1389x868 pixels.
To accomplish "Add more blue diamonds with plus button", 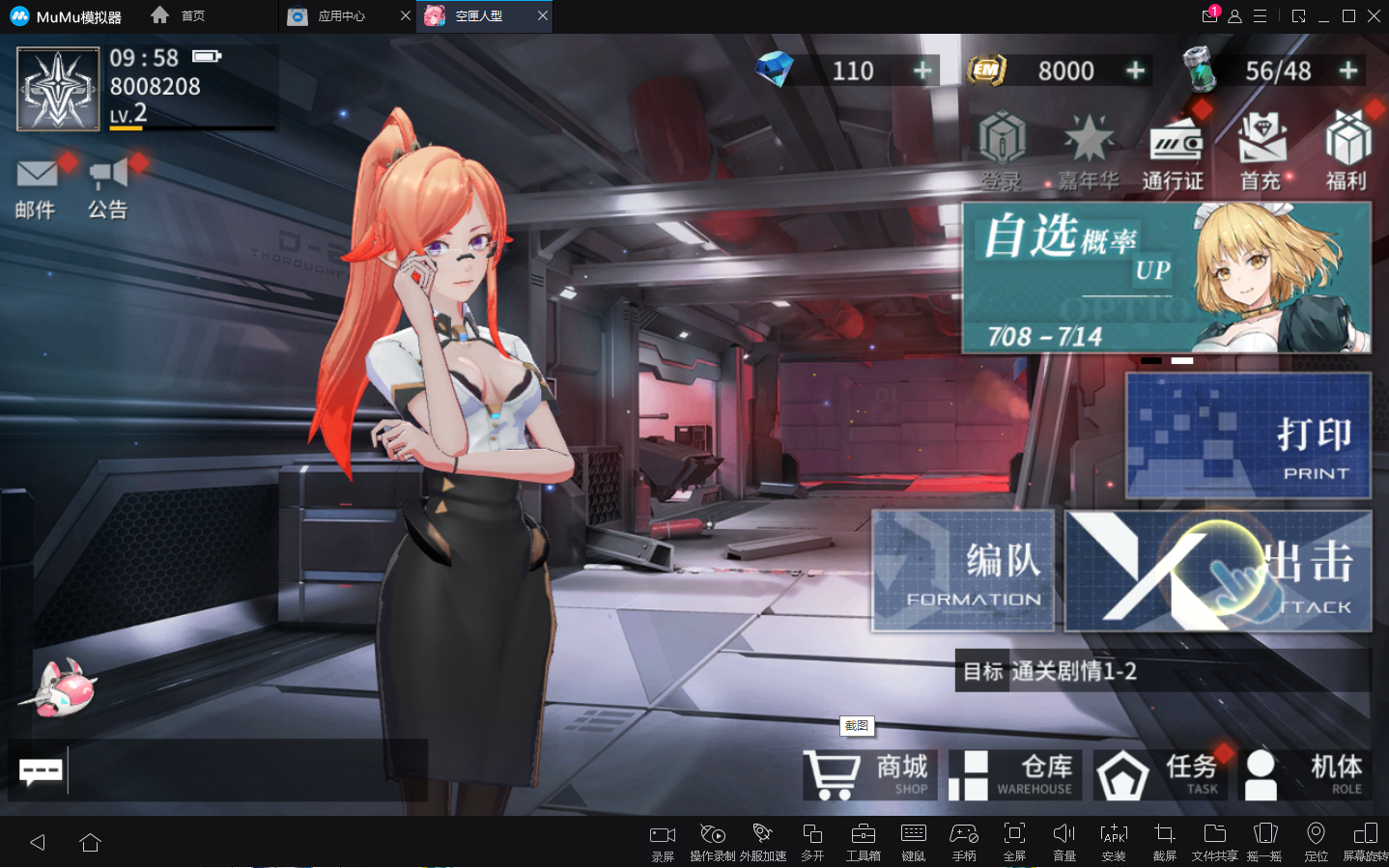I will [922, 70].
